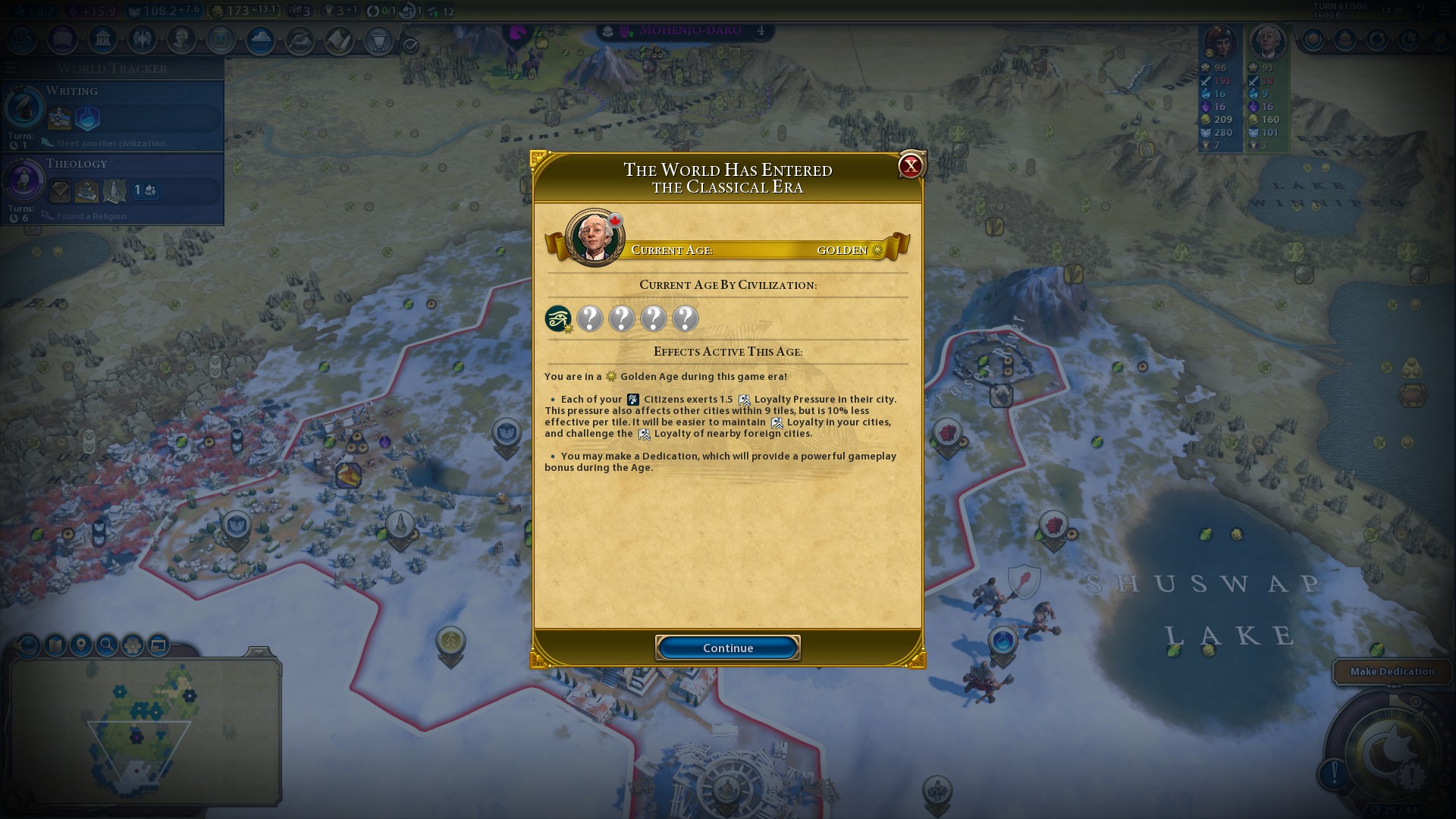Screen dimensions: 1456x819
Task: Open the red-haired leader's diplomacy portrait
Action: 1219,42
